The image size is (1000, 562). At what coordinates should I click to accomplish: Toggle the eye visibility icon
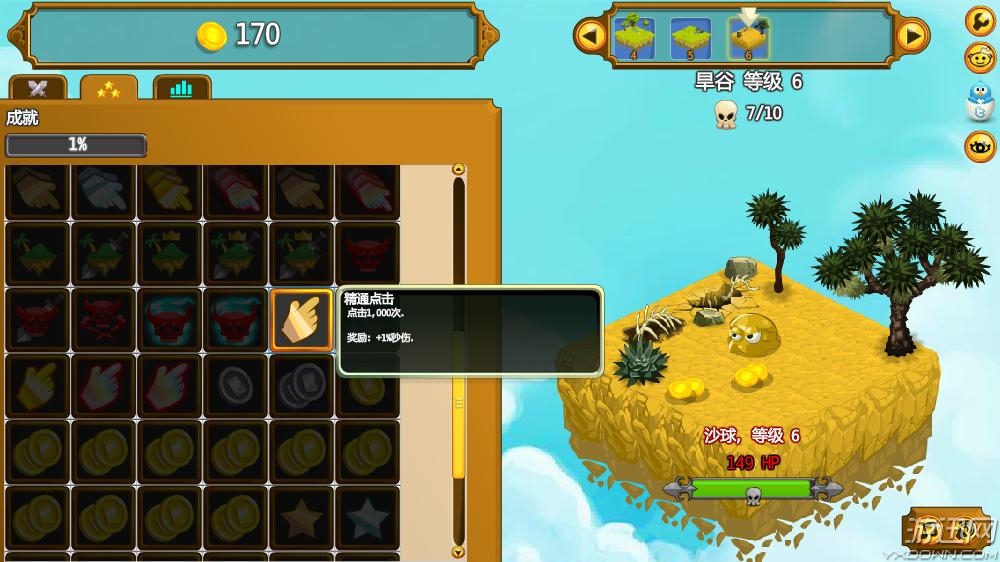980,146
